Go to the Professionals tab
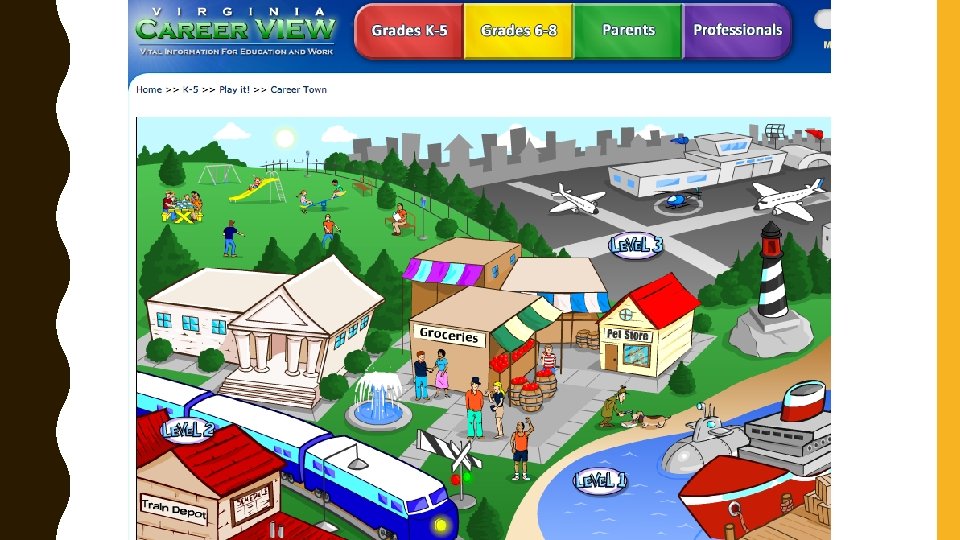Image resolution: width=960 pixels, height=540 pixels. (x=737, y=31)
